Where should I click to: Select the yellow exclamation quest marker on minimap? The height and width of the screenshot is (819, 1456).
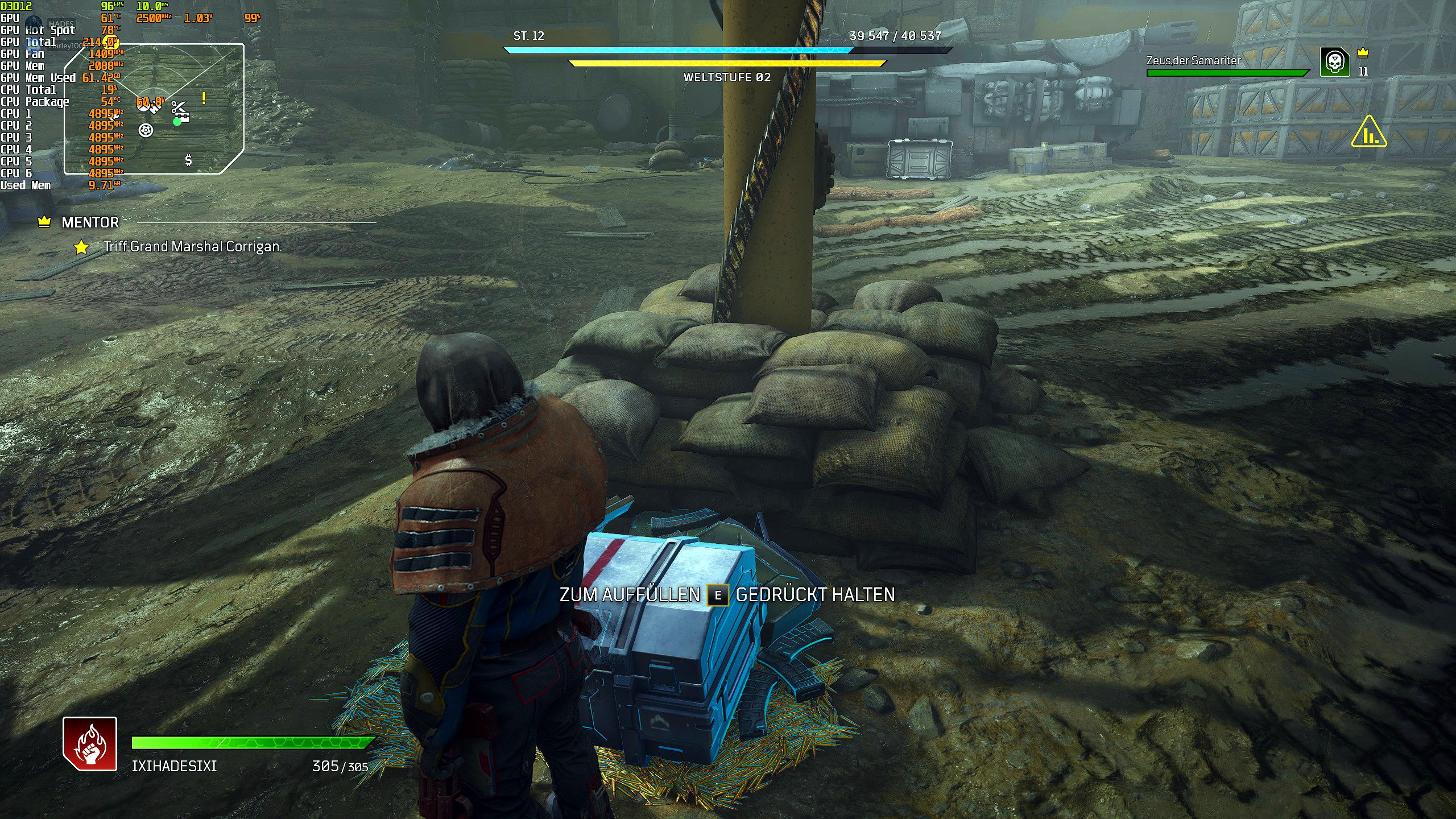coord(204,98)
